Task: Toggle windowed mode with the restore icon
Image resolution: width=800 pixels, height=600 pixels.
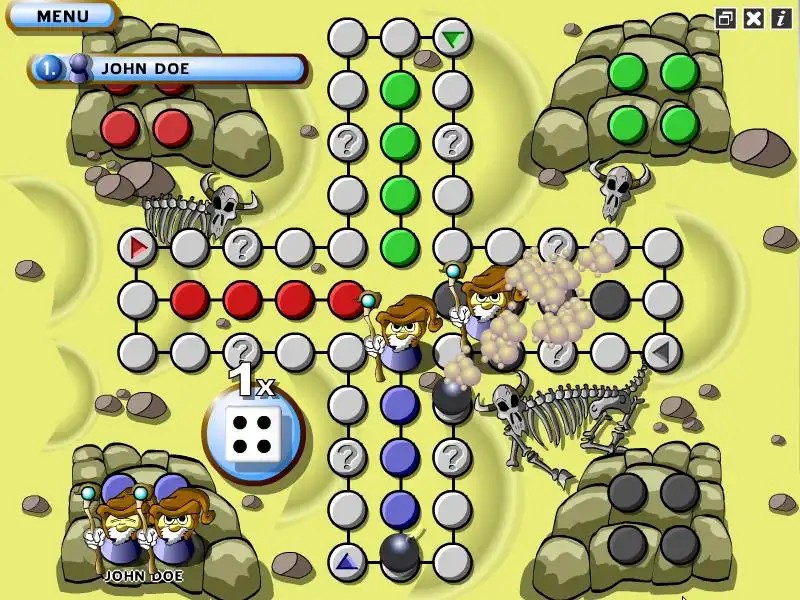Action: (x=726, y=18)
